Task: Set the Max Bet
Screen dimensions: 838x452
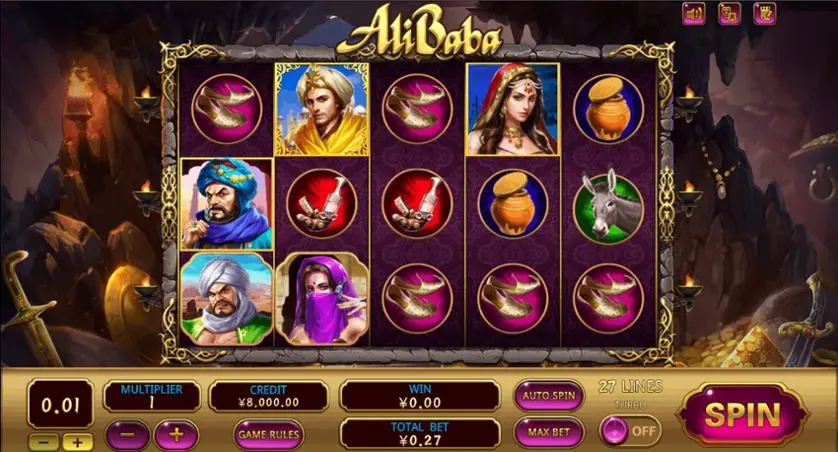Action: tap(549, 432)
